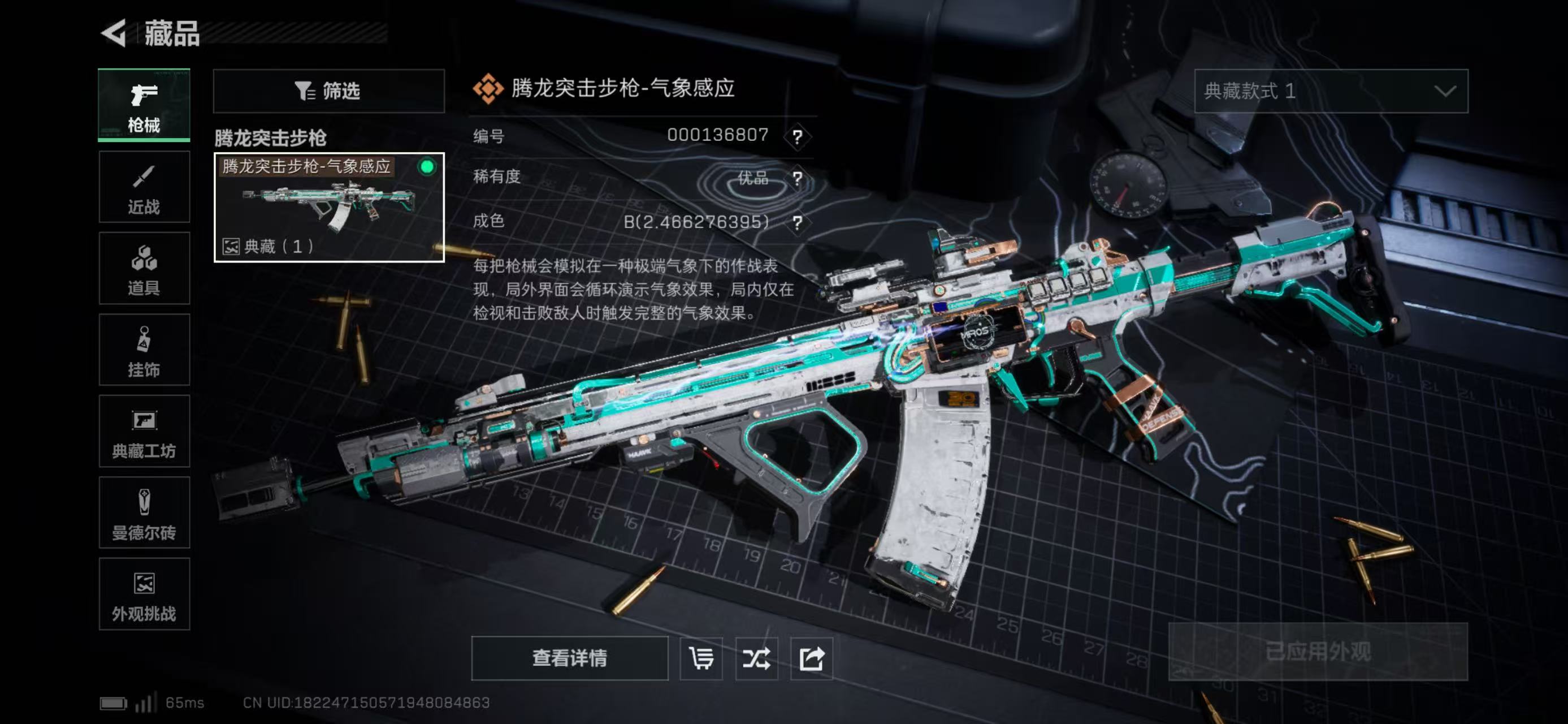Viewport: 1568px width, 724px height.
Task: Show the 挂饰 charms category
Action: point(144,350)
